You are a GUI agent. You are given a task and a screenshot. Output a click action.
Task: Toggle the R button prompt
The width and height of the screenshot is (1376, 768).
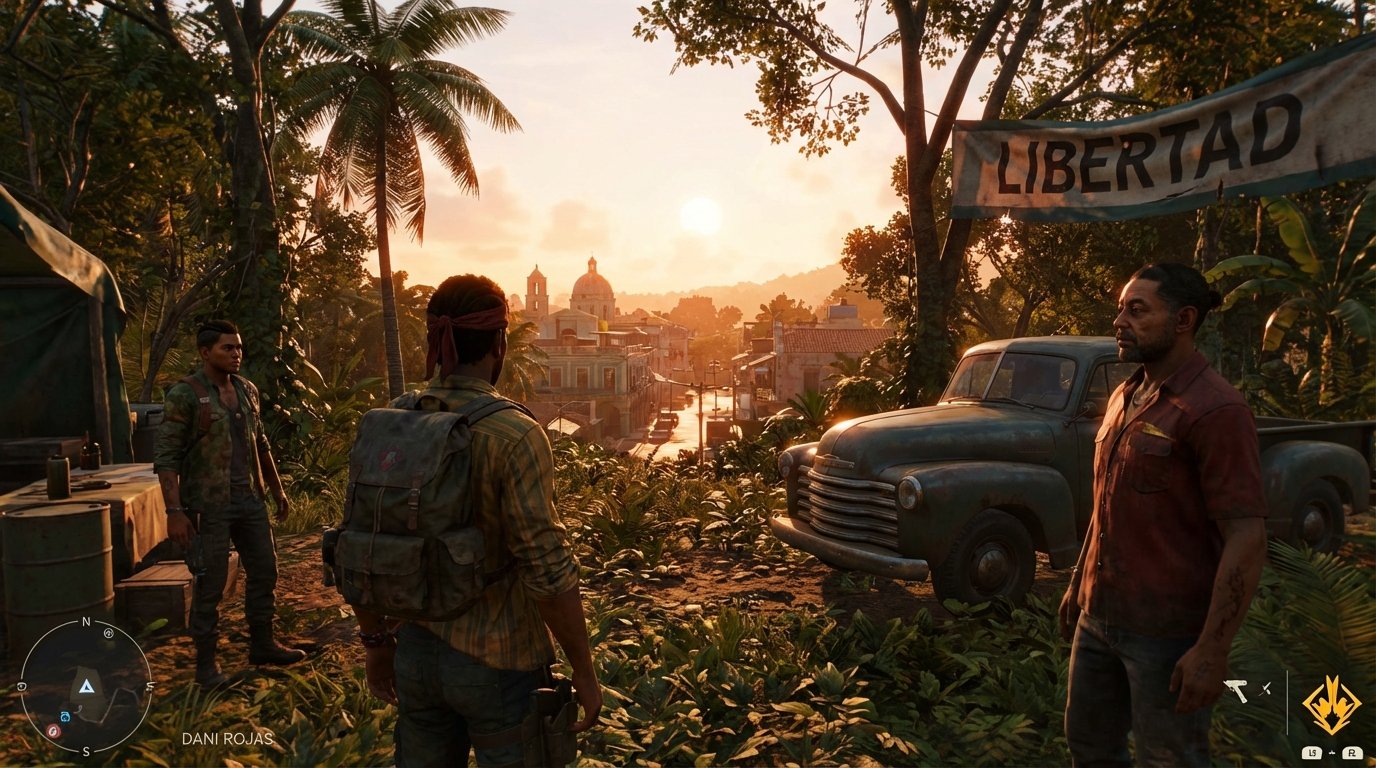[1353, 753]
